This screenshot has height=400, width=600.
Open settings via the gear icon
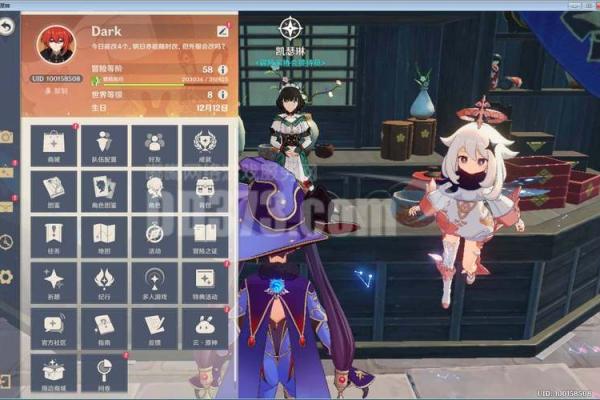[7, 276]
